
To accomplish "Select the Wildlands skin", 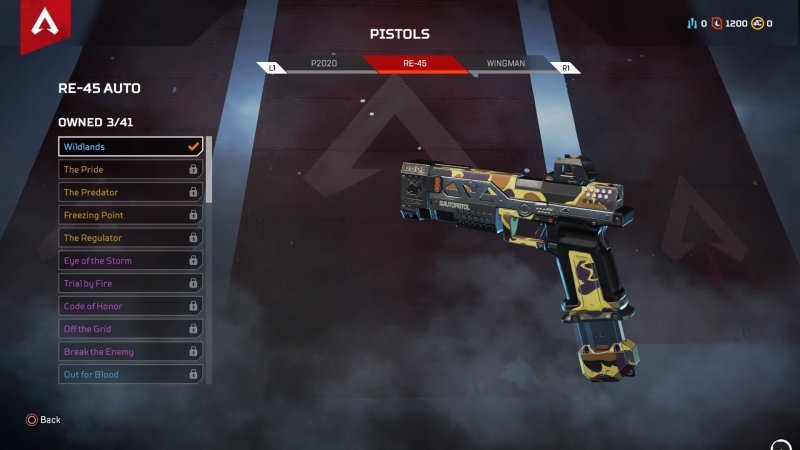I will (x=130, y=147).
